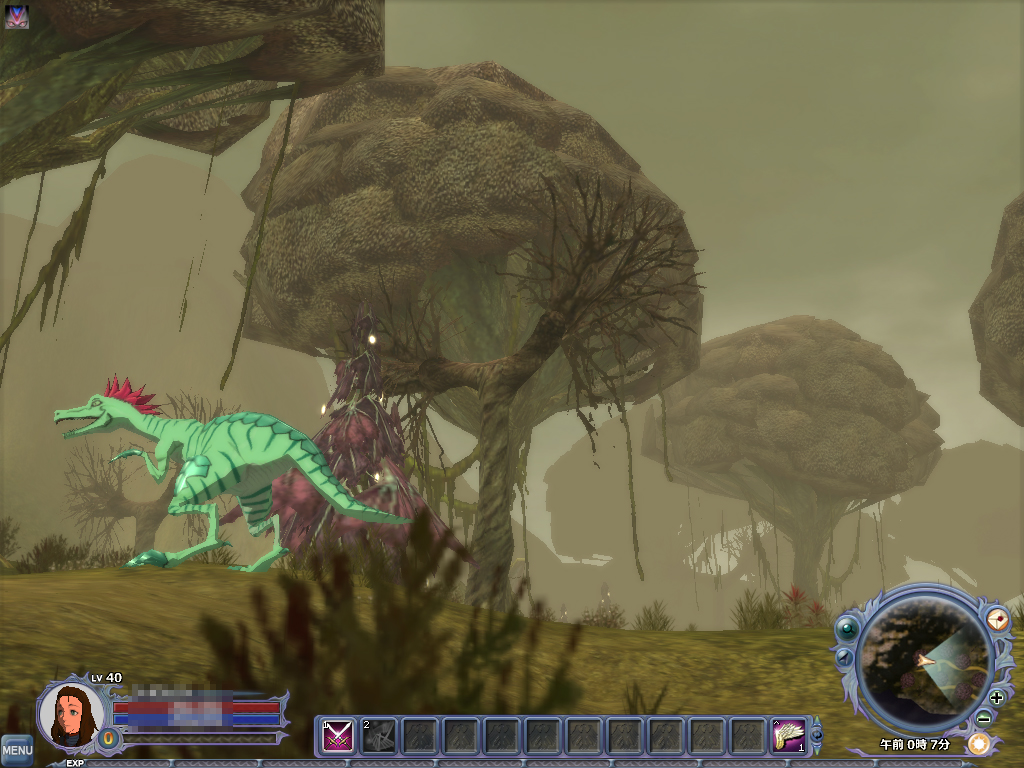The image size is (1024, 768).
Task: Click the character portrait
Action: (x=71, y=713)
